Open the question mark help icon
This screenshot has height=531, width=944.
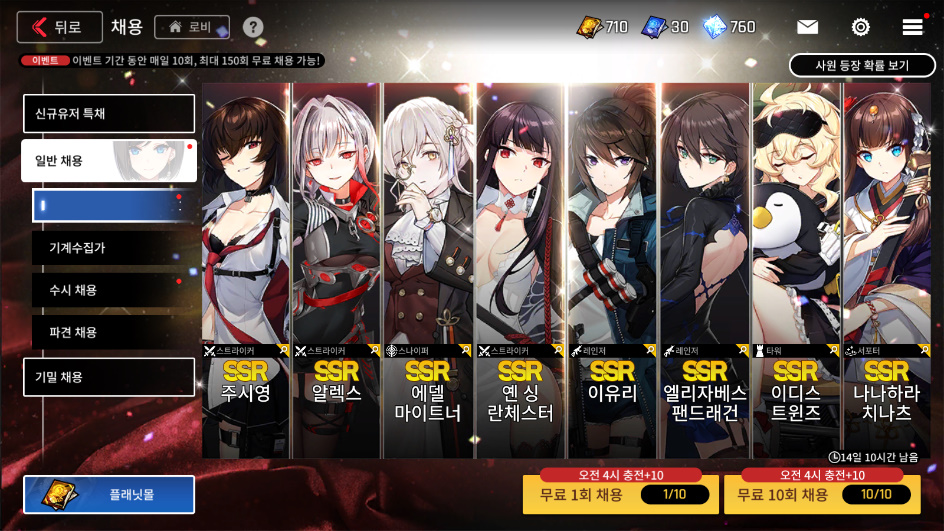pyautogui.click(x=253, y=27)
